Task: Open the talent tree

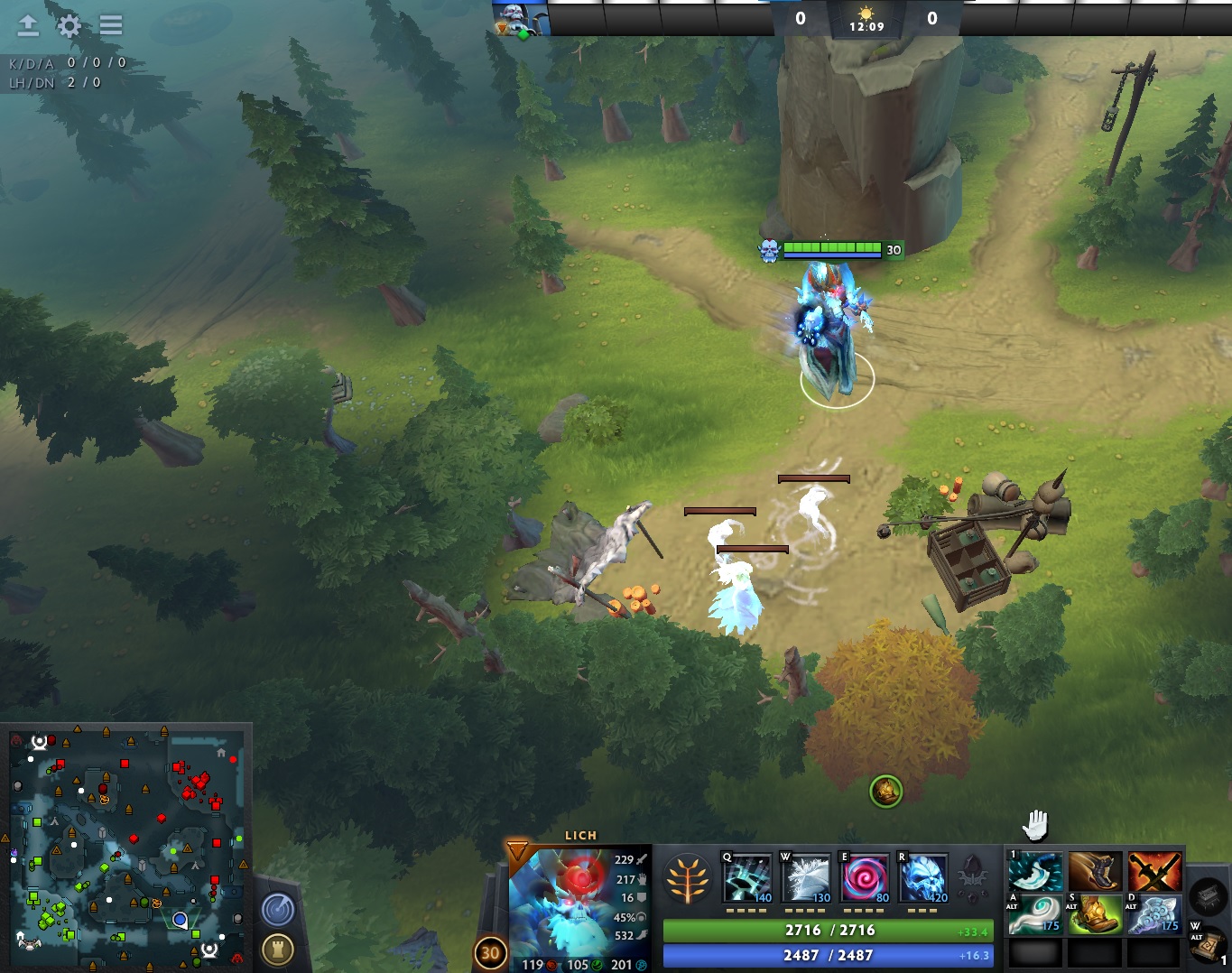Action: [687, 878]
